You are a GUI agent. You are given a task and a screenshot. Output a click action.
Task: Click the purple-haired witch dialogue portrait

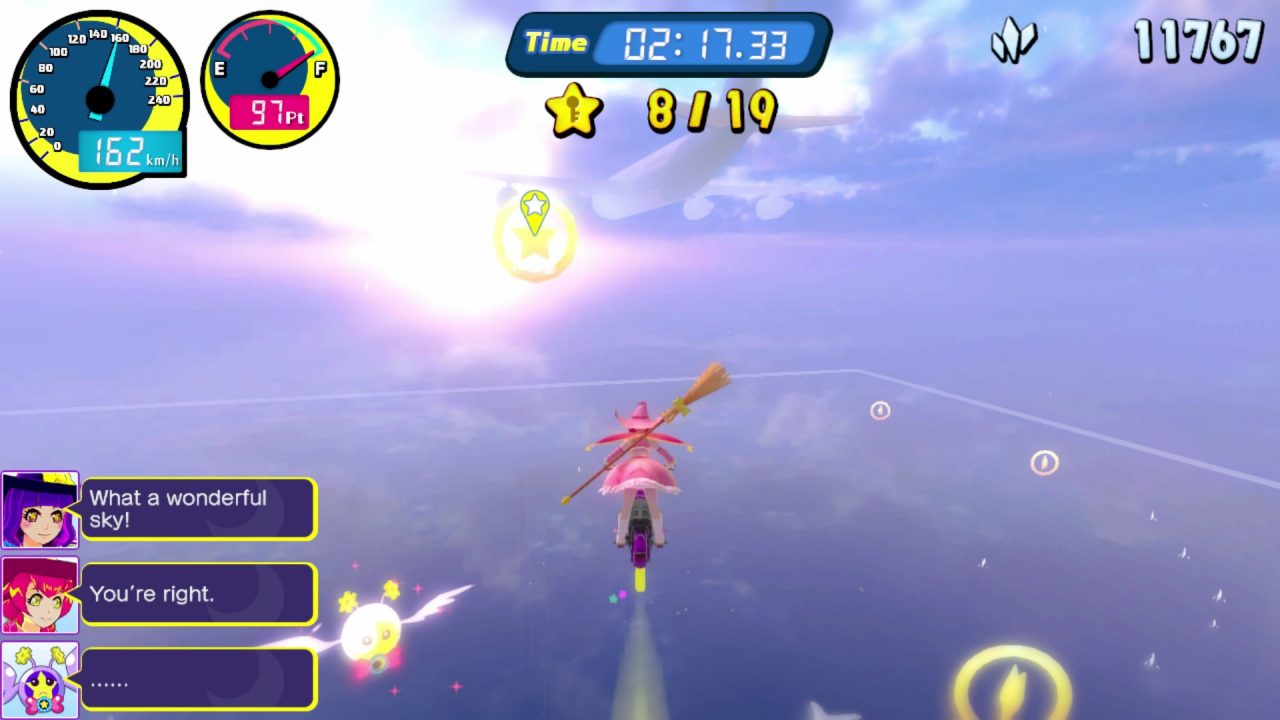click(40, 510)
